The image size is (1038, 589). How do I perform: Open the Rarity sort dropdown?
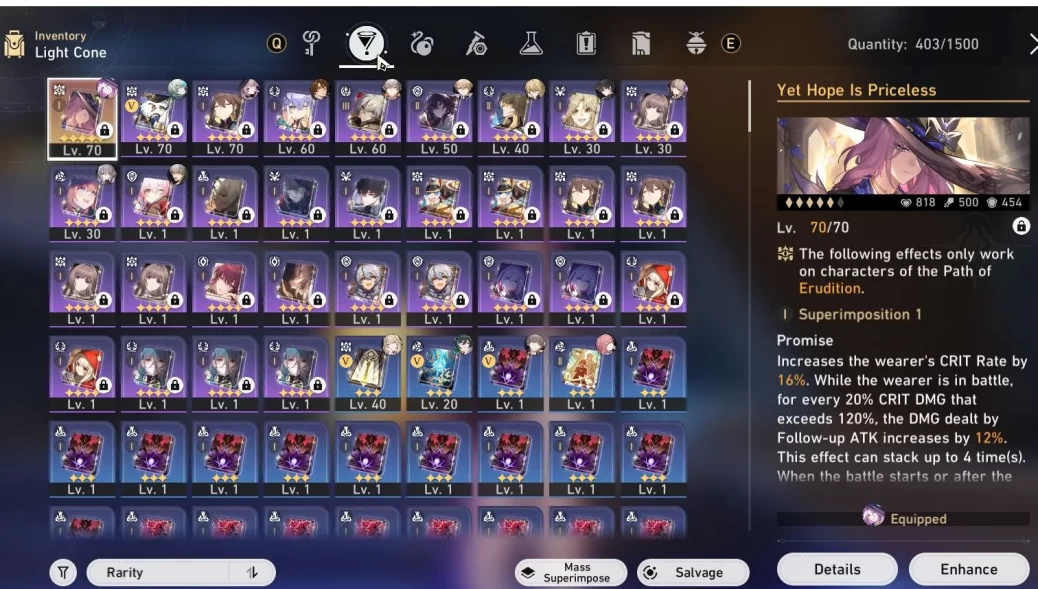point(160,572)
